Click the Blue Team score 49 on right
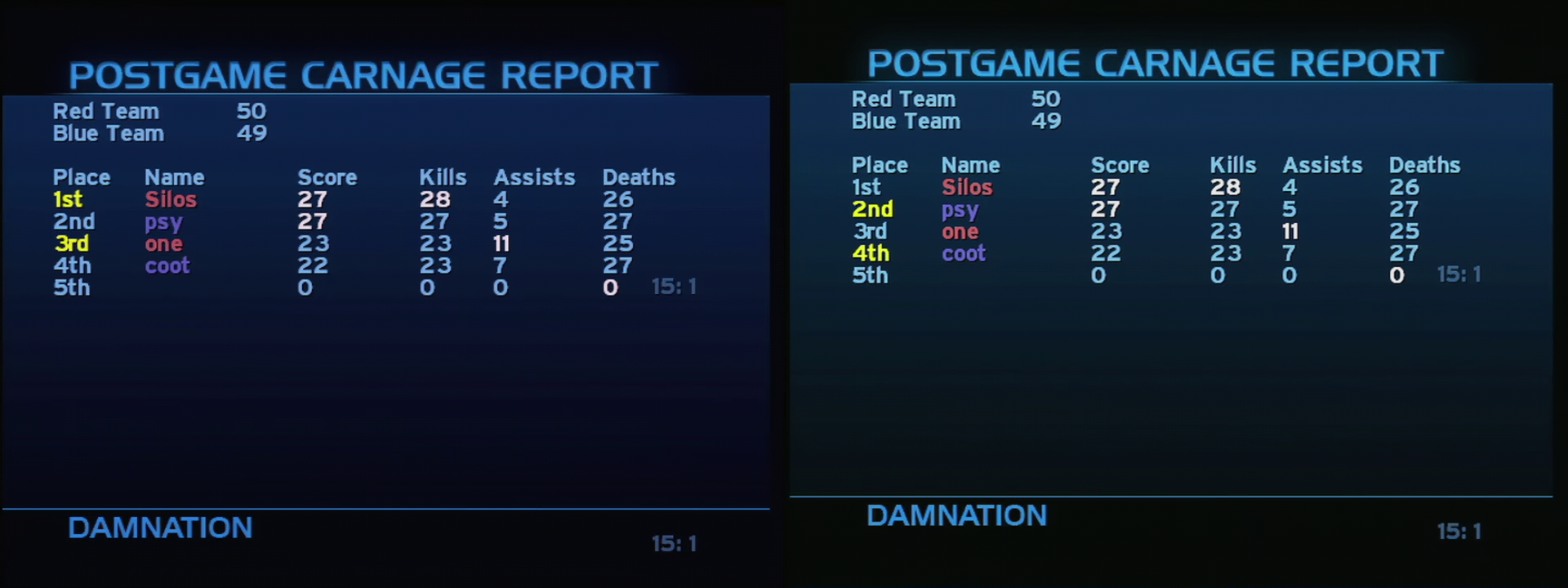This screenshot has width=1568, height=588. point(1048,121)
